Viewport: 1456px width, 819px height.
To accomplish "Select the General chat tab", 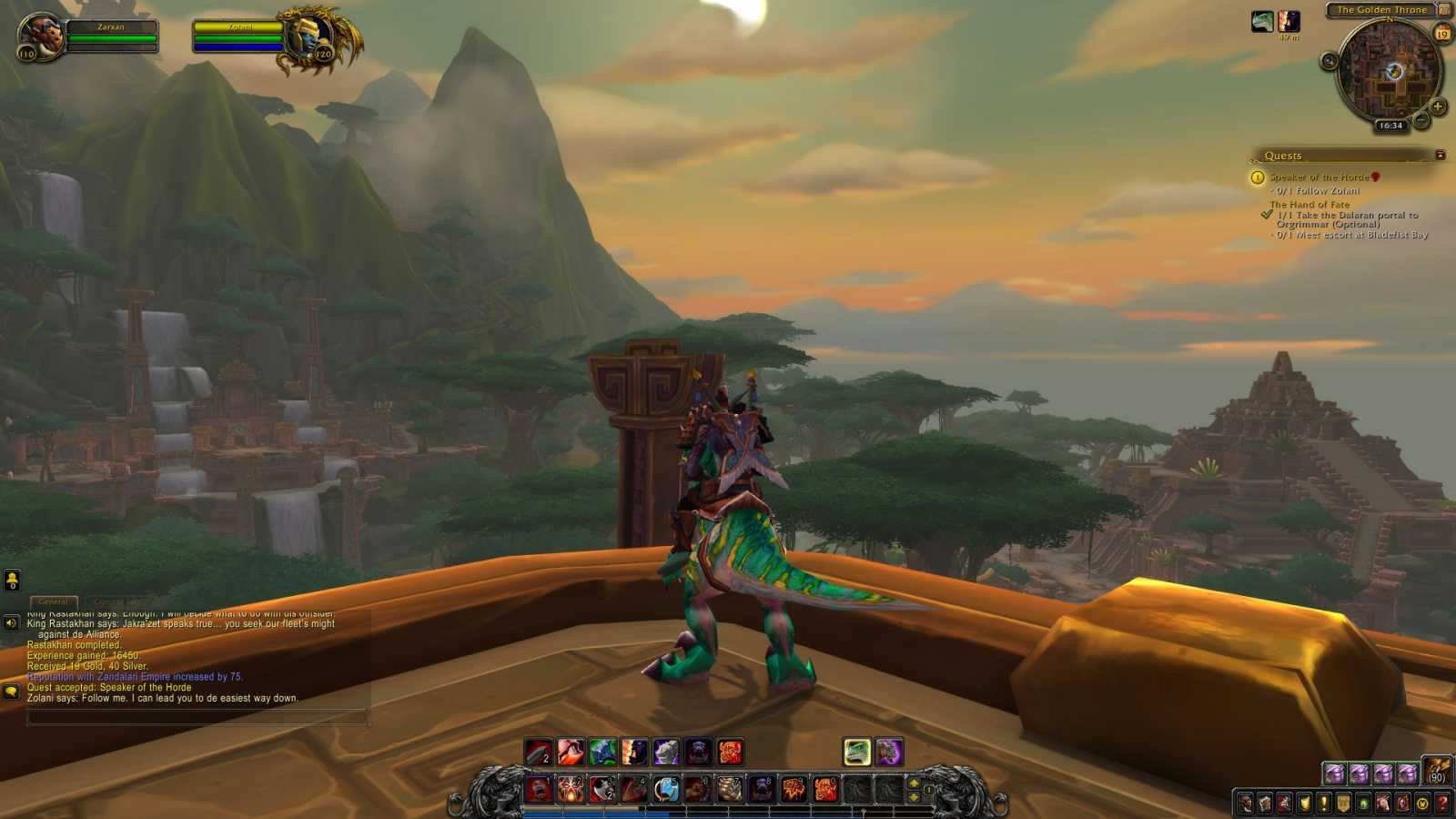I will [x=55, y=602].
